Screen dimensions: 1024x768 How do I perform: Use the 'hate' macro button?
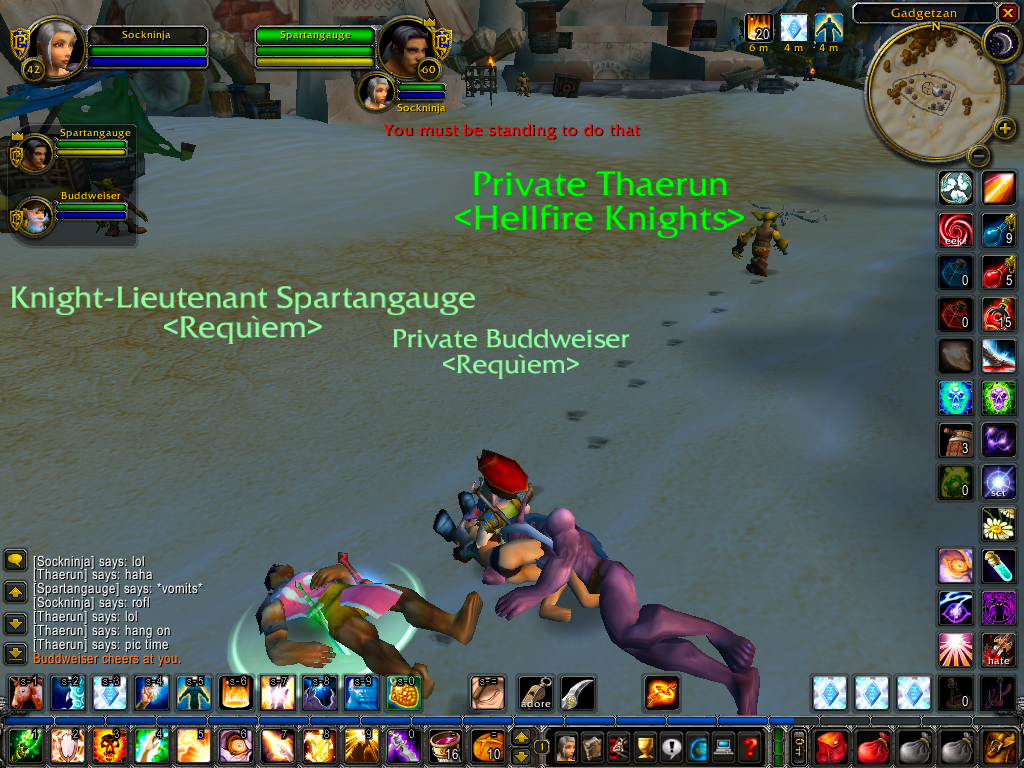[x=998, y=649]
